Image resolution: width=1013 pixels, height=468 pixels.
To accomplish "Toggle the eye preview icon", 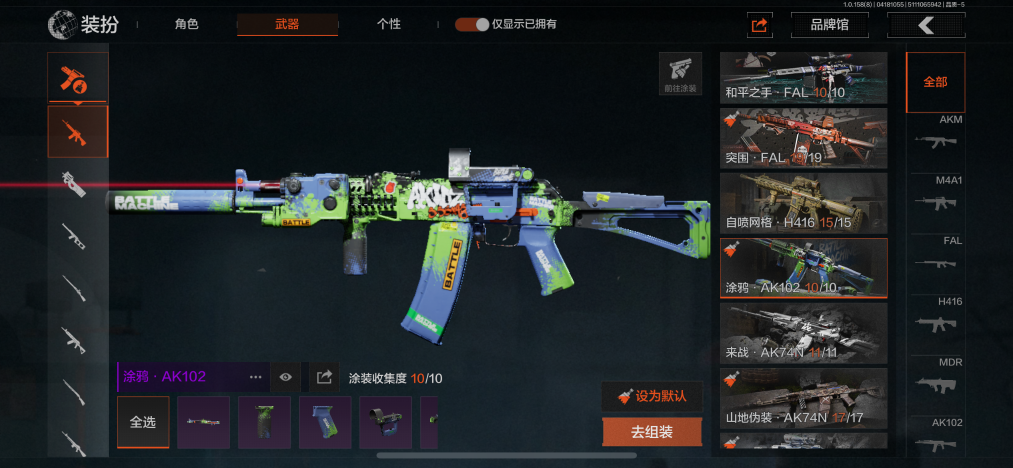I will tap(286, 377).
